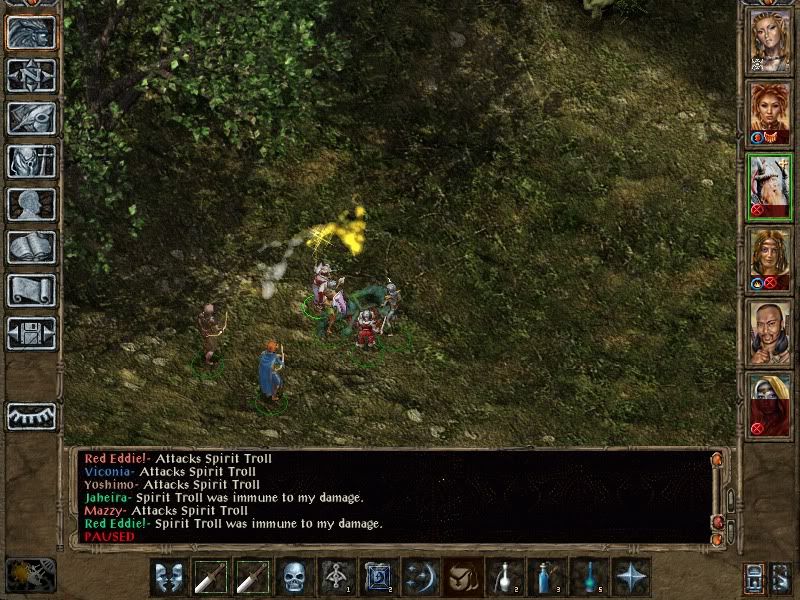
Task: Activate the skull turn undead button
Action: point(295,577)
